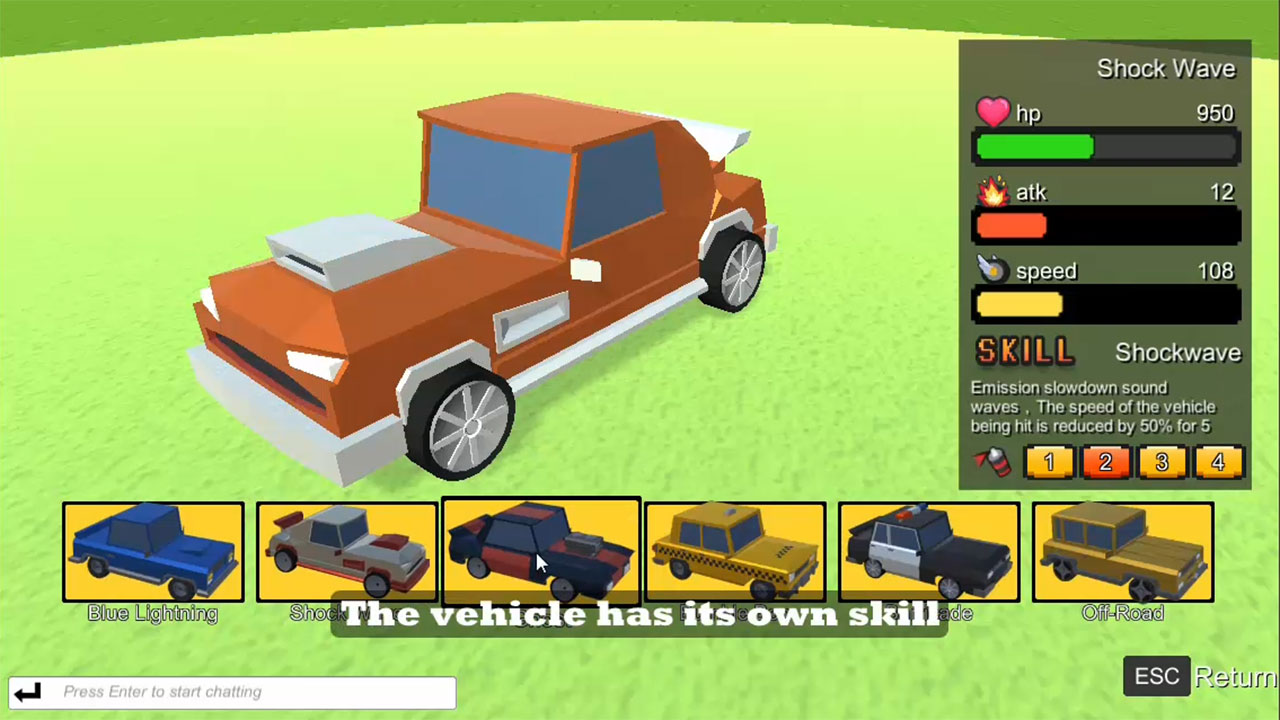Click Return to leave vehicle selection
Image resolution: width=1280 pixels, height=720 pixels.
point(1234,676)
